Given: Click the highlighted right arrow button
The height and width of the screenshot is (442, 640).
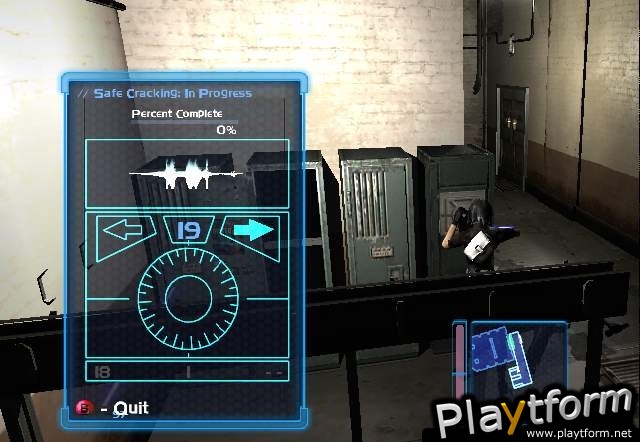Looking at the screenshot, I should click(x=250, y=231).
